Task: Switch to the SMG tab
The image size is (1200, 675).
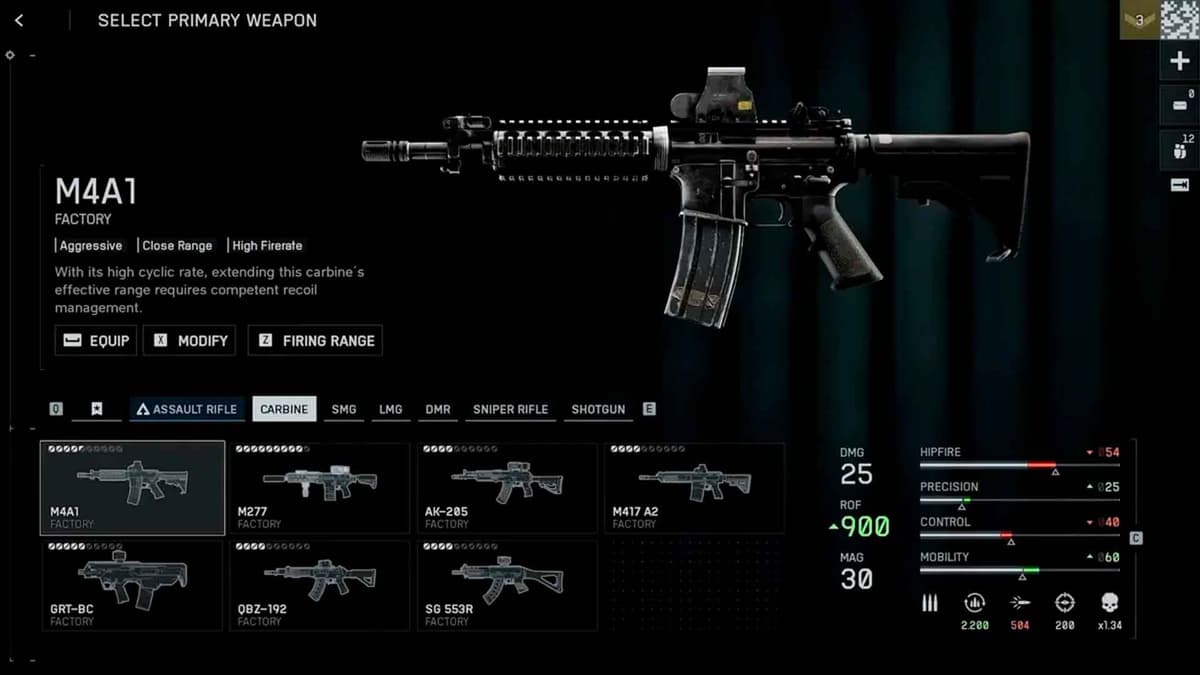Action: pyautogui.click(x=343, y=409)
